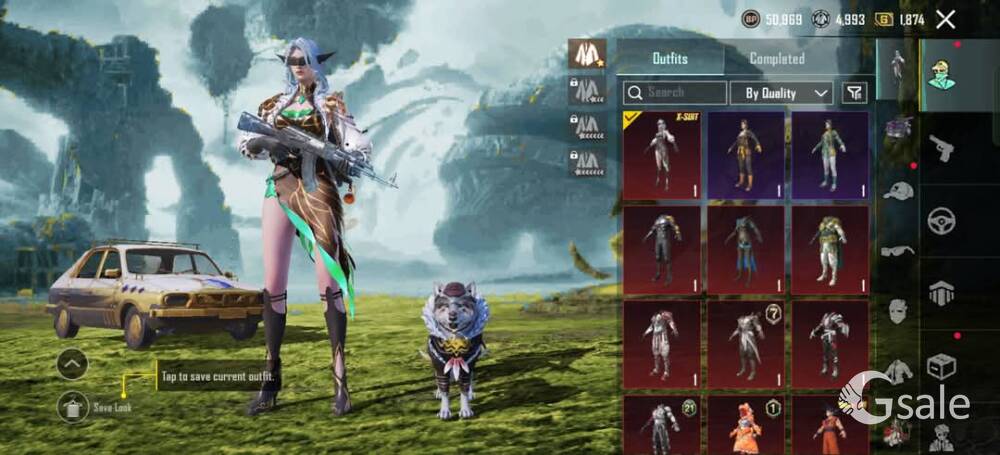This screenshot has width=1000, height=455.
Task: Click the outfit search field
Action: click(x=675, y=93)
